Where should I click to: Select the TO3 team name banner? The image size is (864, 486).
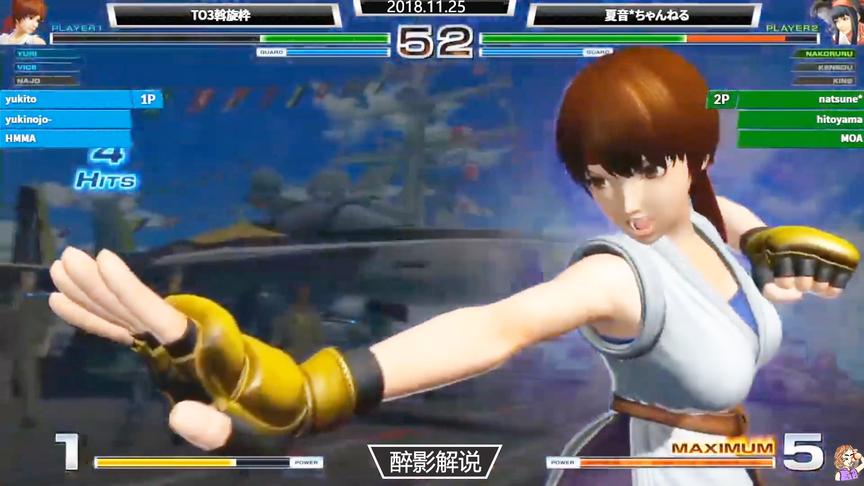(x=224, y=16)
